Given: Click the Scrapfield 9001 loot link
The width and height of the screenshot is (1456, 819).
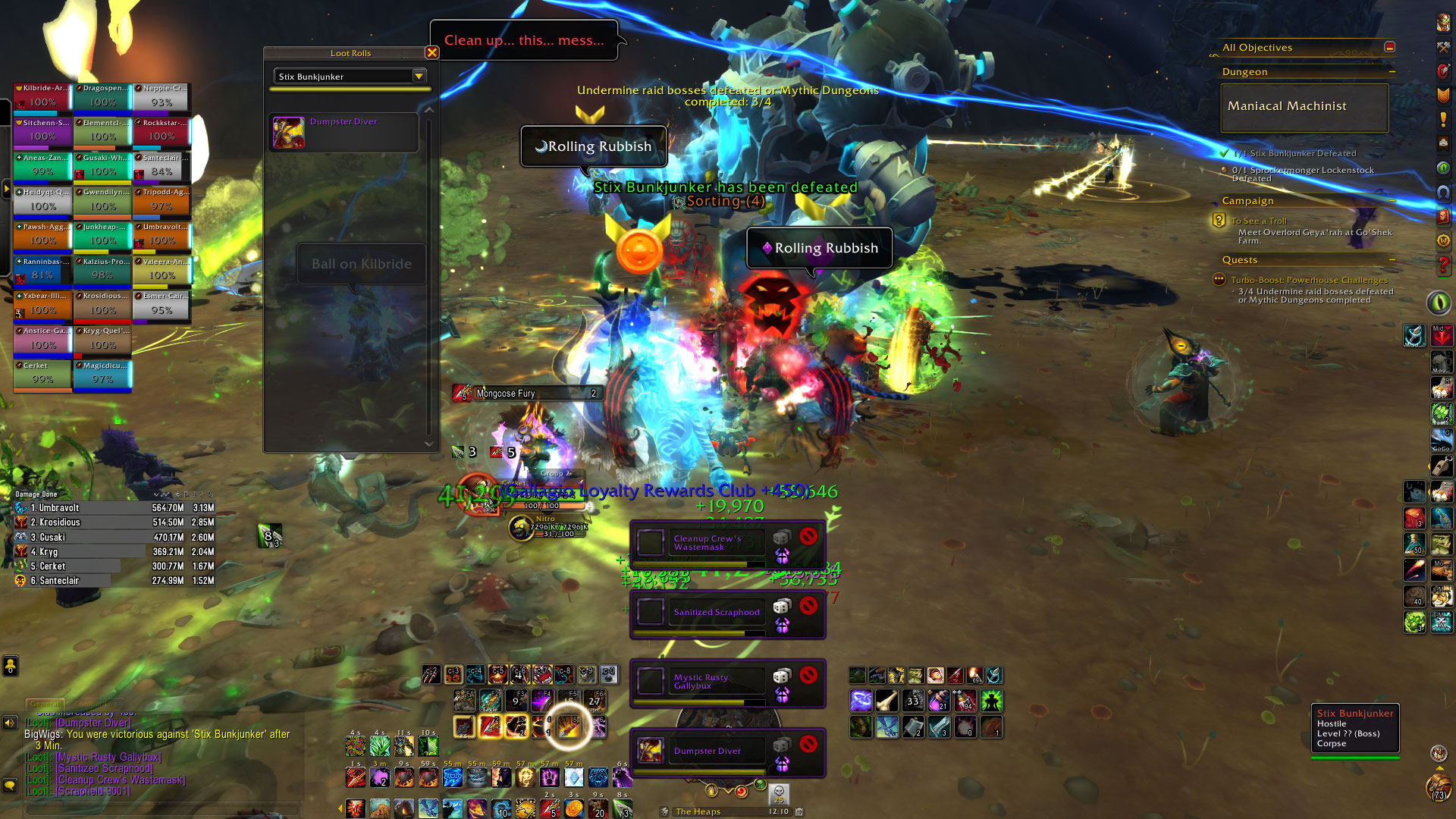Looking at the screenshot, I should [x=93, y=791].
